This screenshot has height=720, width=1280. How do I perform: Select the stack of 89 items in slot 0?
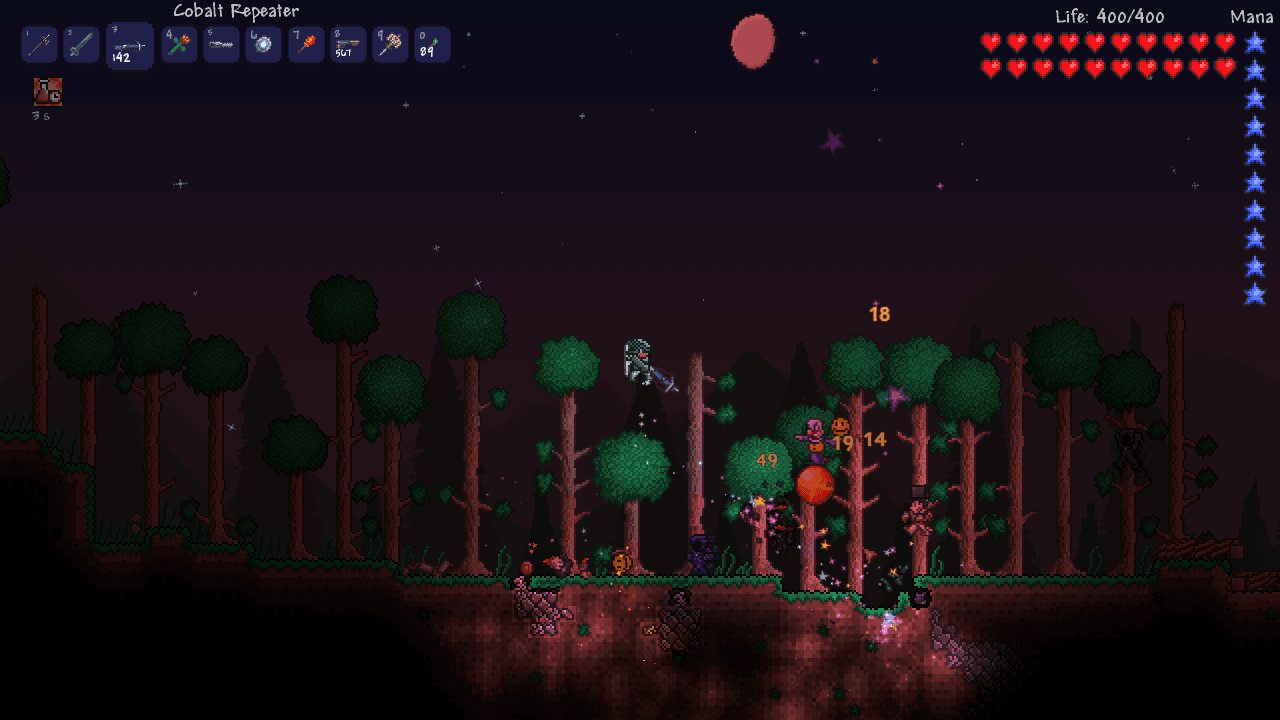coord(431,44)
